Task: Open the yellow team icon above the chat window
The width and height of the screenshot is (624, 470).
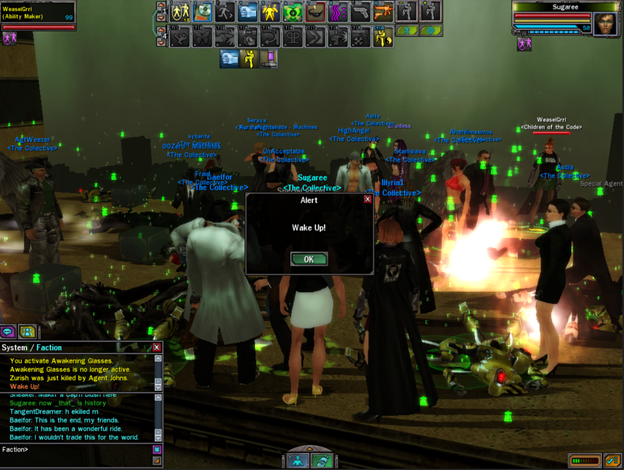Action: pyautogui.click(x=28, y=331)
